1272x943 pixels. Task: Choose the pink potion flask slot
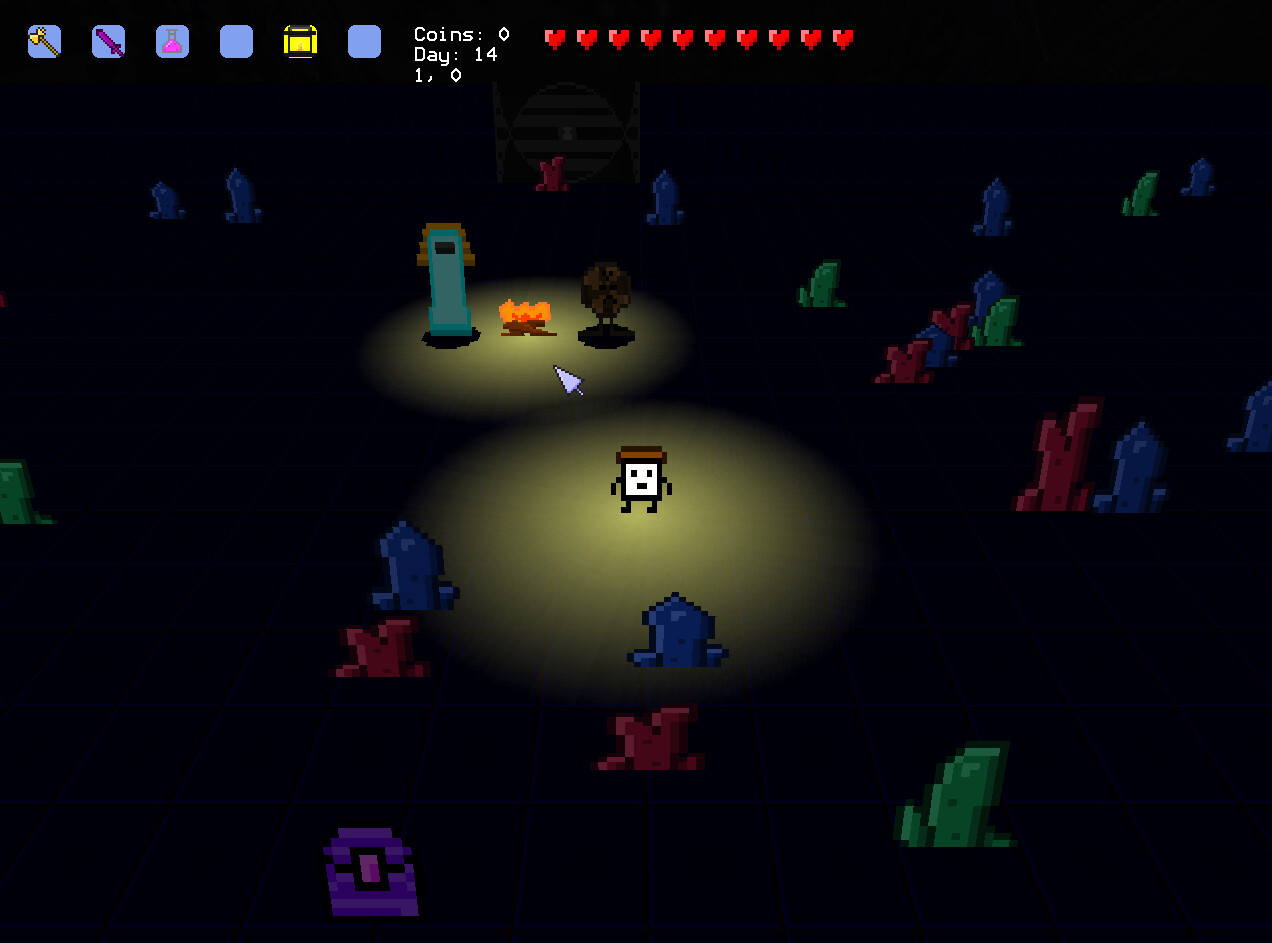click(172, 41)
